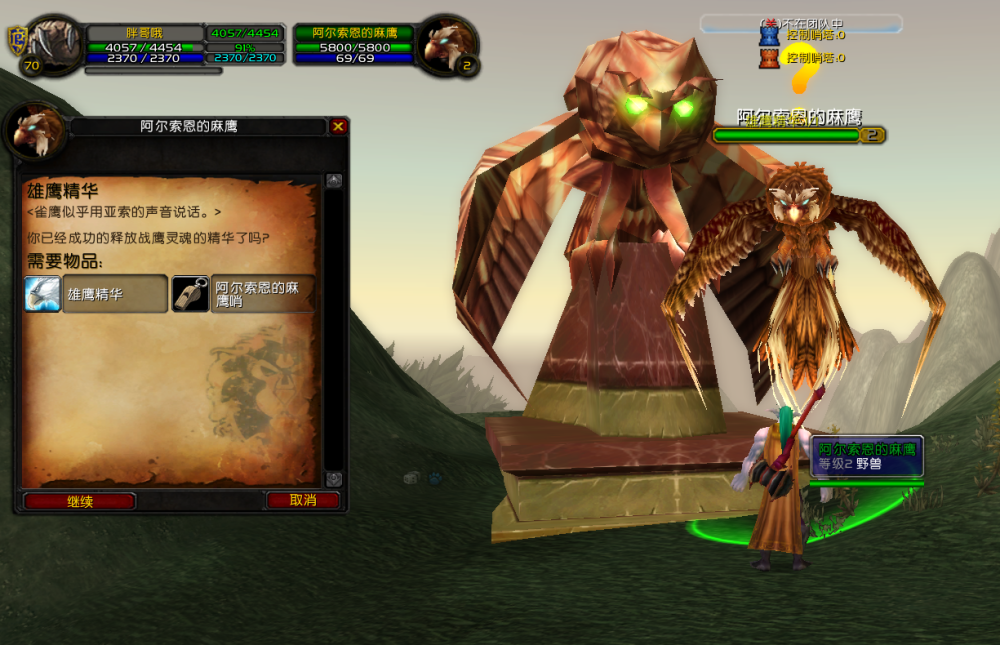1000x645 pixels.
Task: Select the blue tower objective icon
Action: [769, 36]
